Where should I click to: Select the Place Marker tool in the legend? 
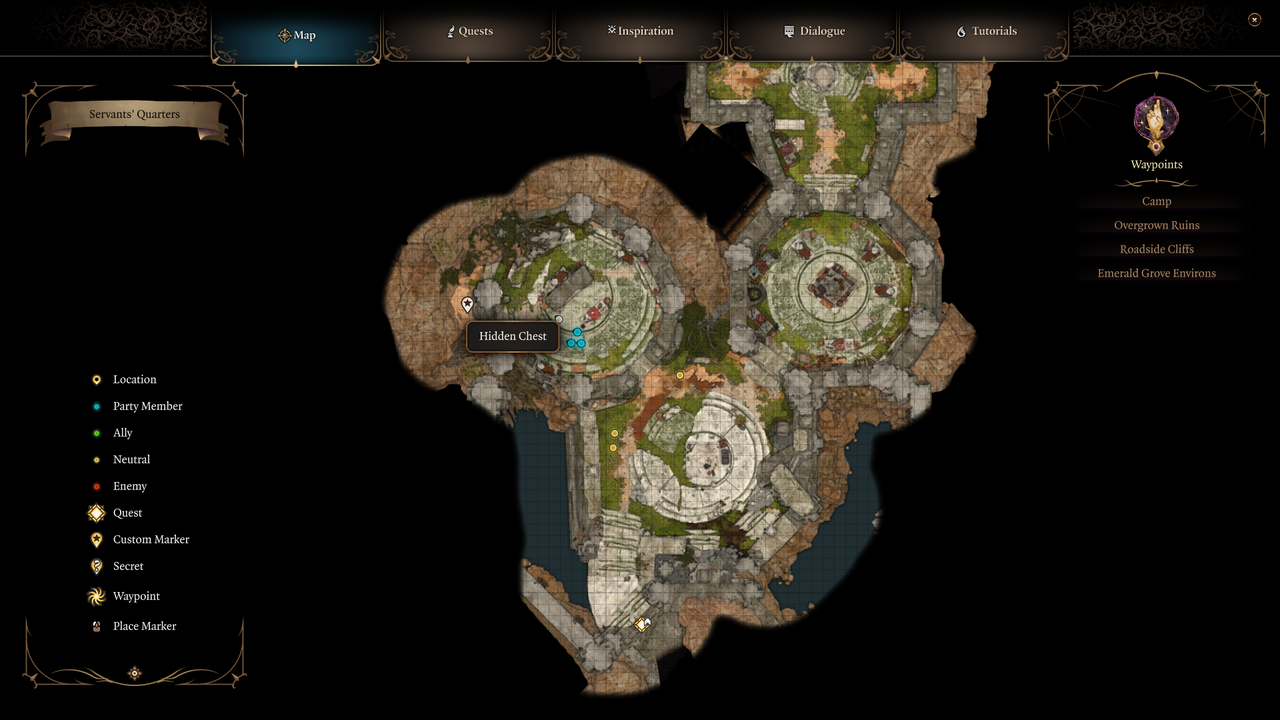click(96, 625)
